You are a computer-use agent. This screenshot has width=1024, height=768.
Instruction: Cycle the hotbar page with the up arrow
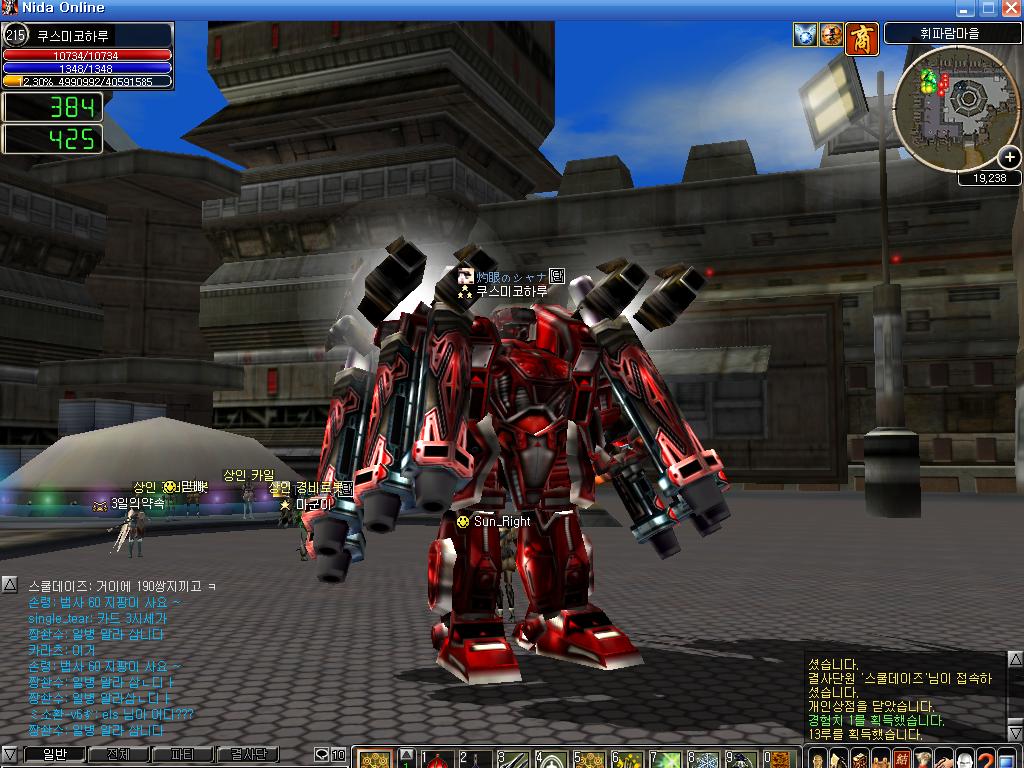407,754
